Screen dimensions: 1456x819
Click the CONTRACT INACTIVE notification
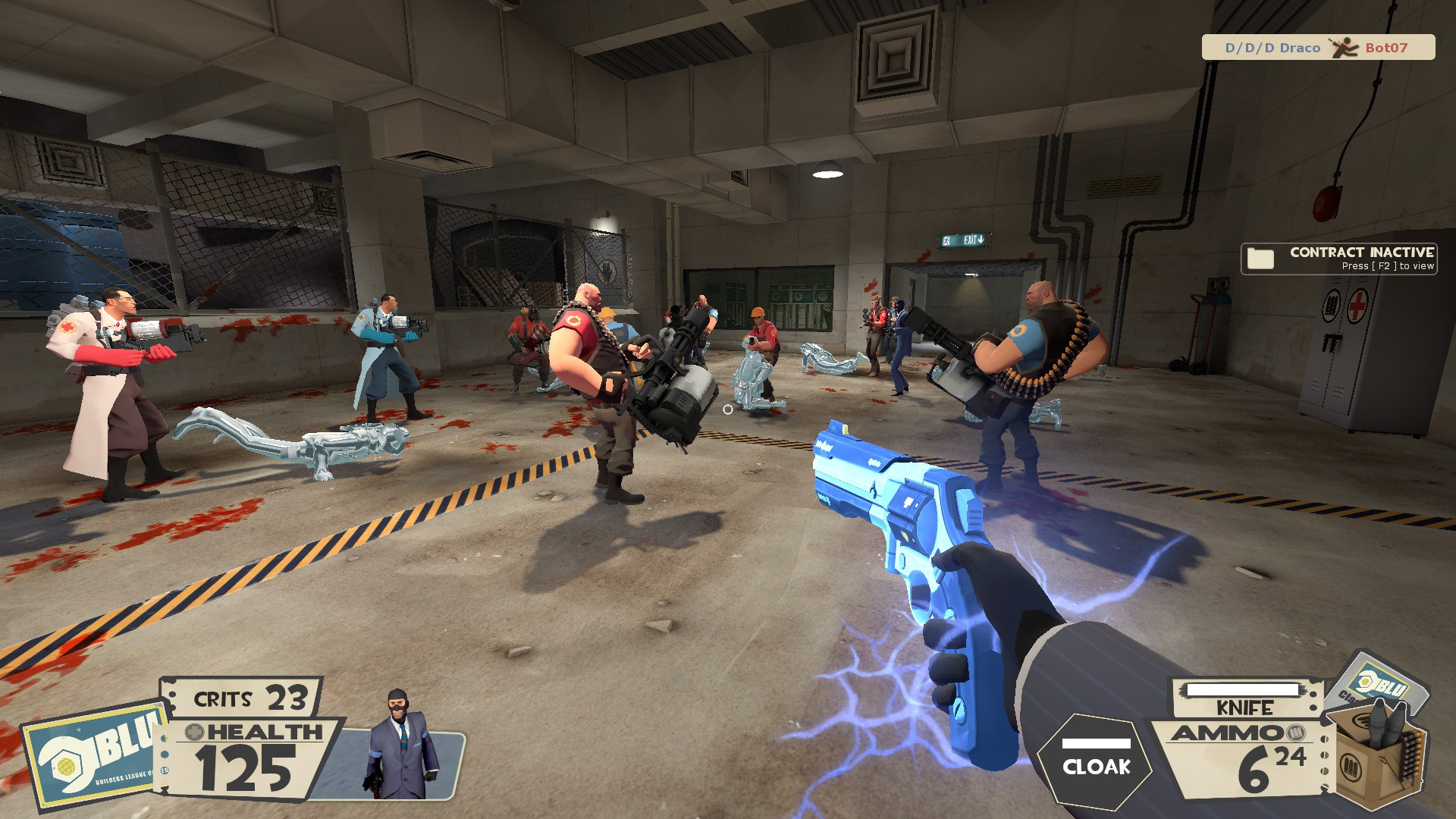click(1363, 251)
